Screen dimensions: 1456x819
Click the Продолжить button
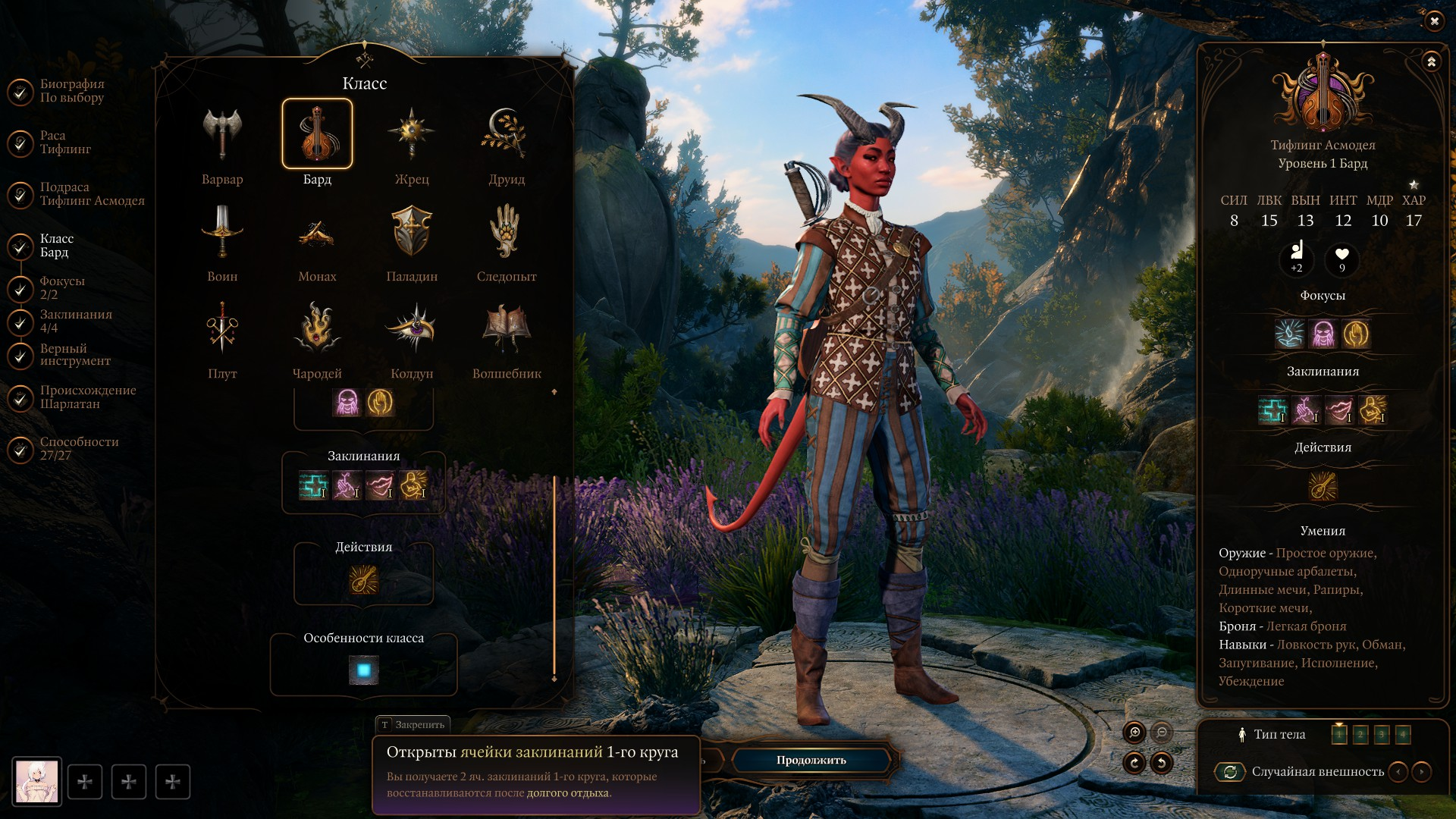pos(811,760)
